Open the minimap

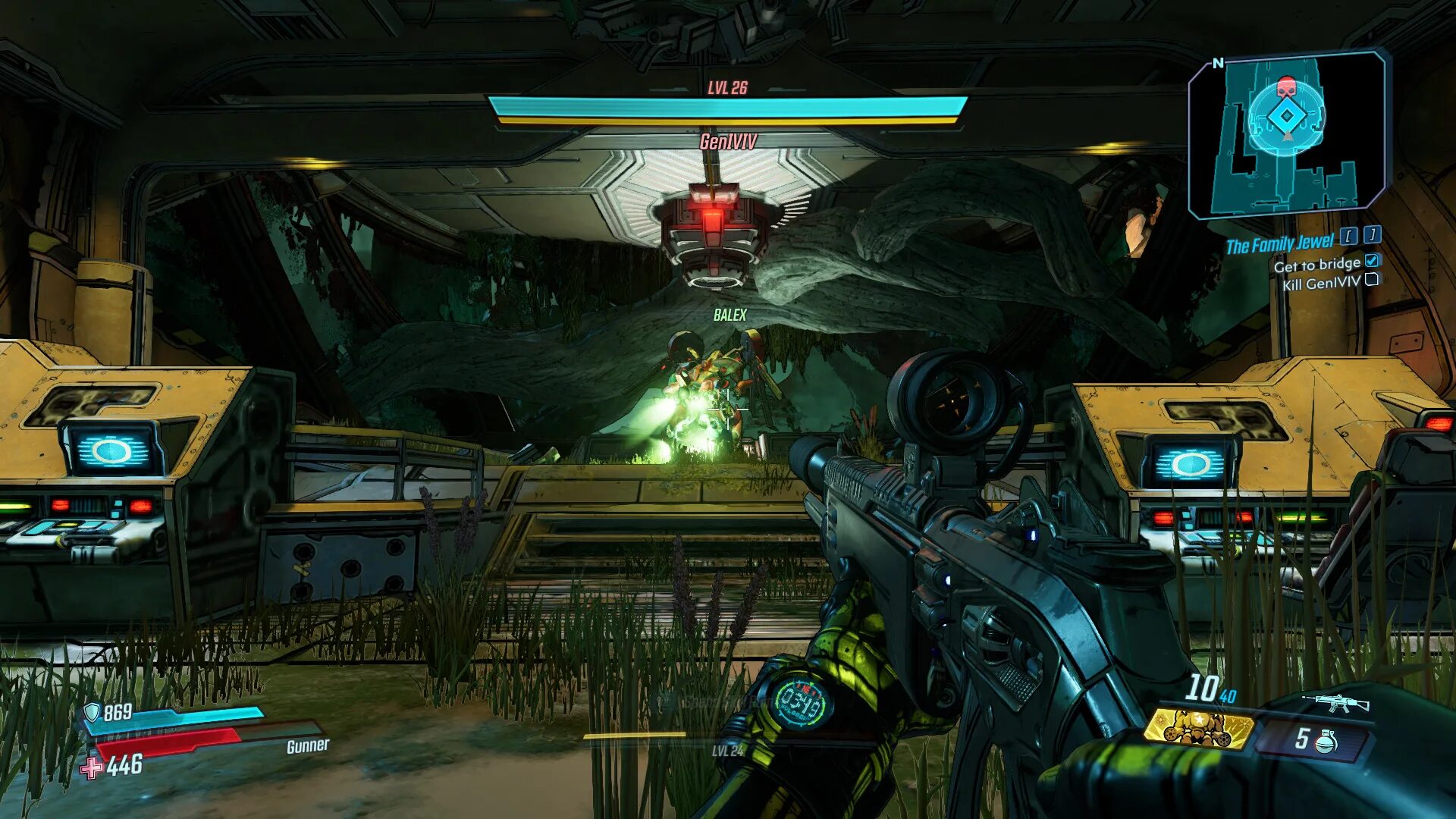click(x=1287, y=133)
